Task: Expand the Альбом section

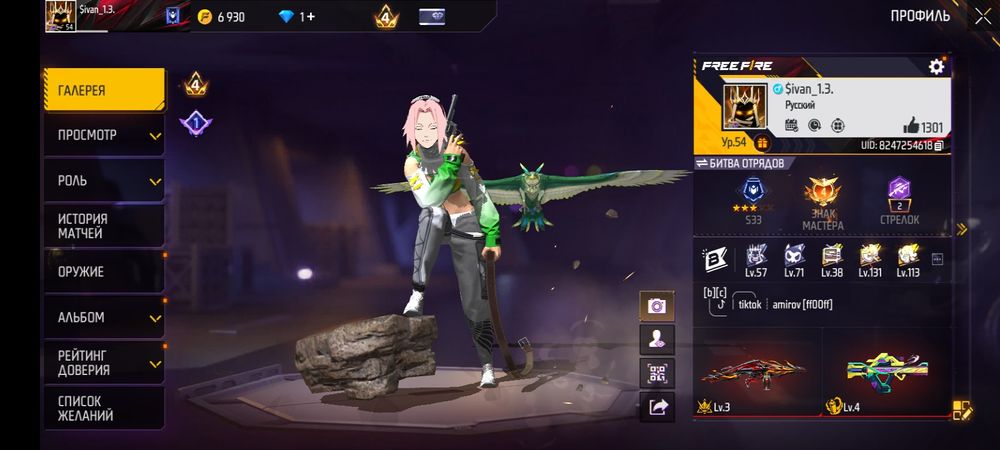Action: 104,317
